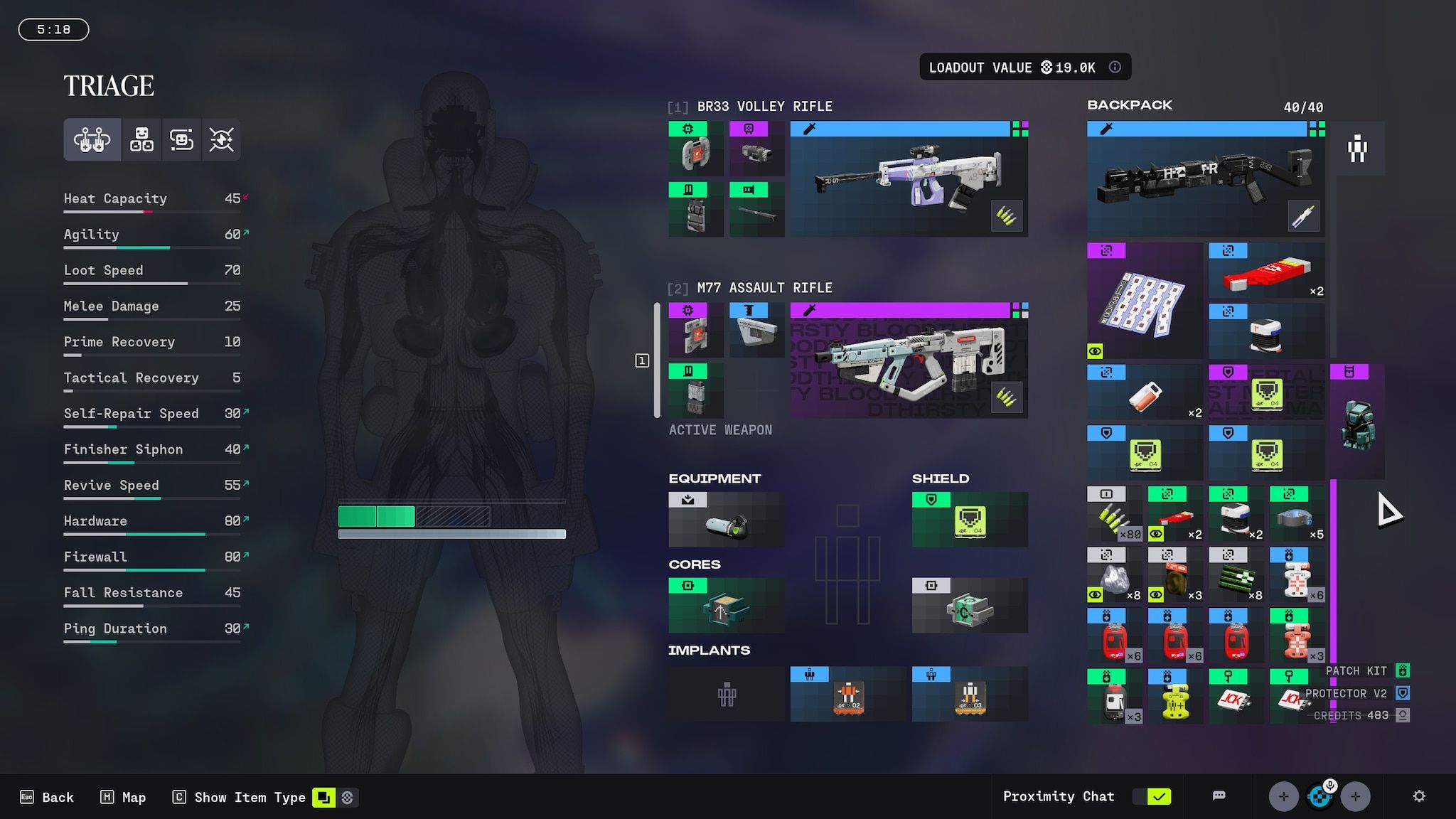The height and width of the screenshot is (819, 1456).
Task: Open the settings gear icon
Action: [1418, 796]
